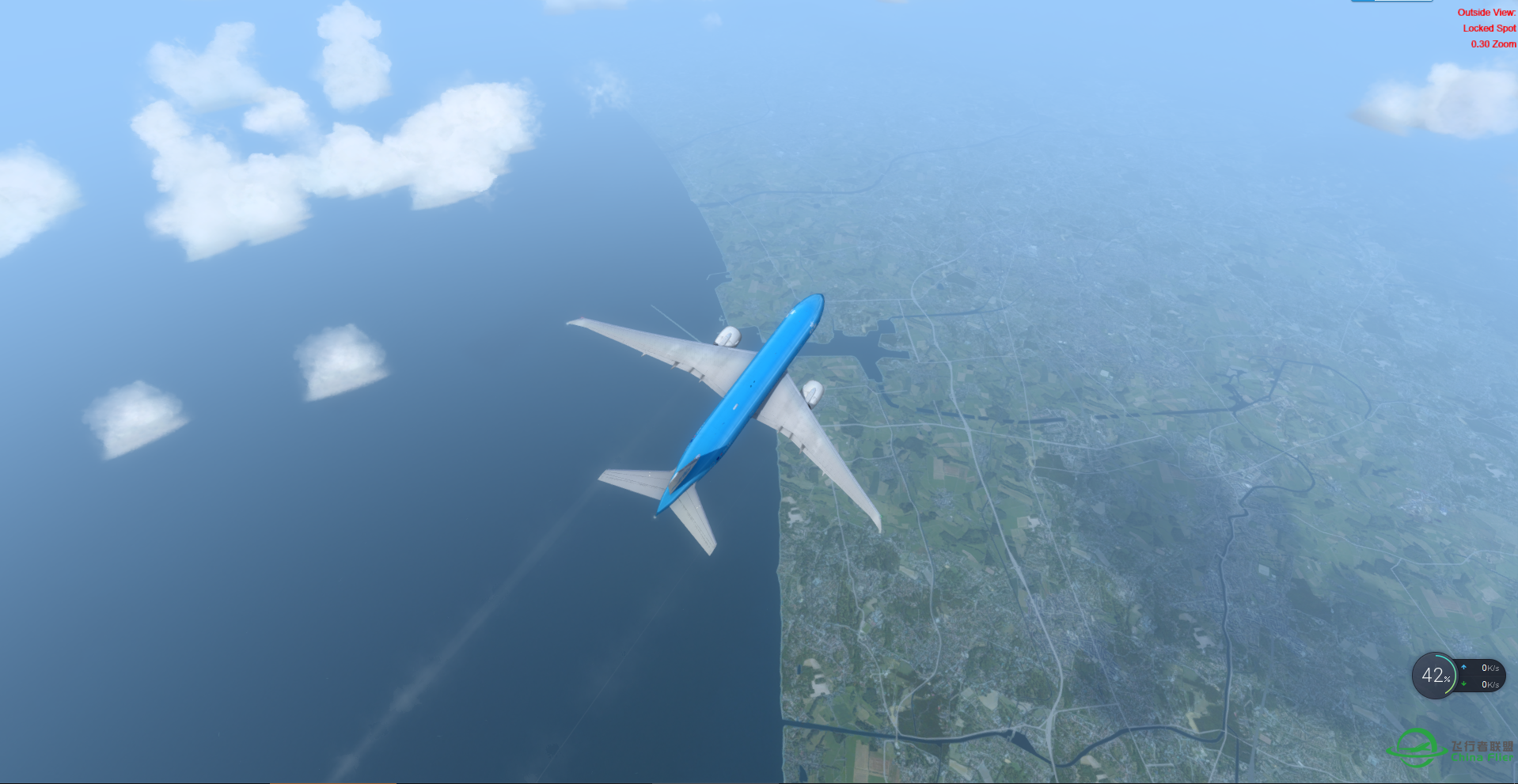This screenshot has width=1518, height=784.
Task: Click the globe emblem in the watermark
Action: [1415, 748]
